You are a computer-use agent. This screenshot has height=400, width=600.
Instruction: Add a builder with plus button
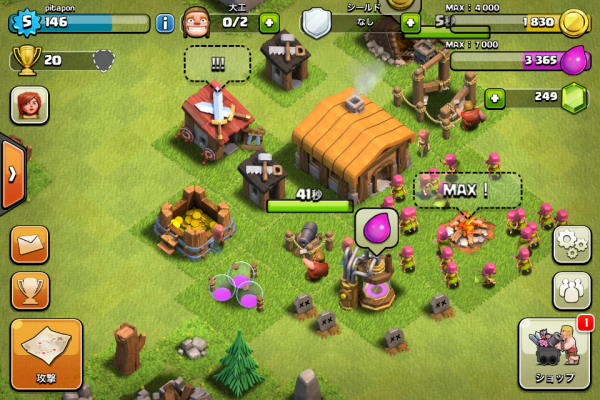(268, 22)
